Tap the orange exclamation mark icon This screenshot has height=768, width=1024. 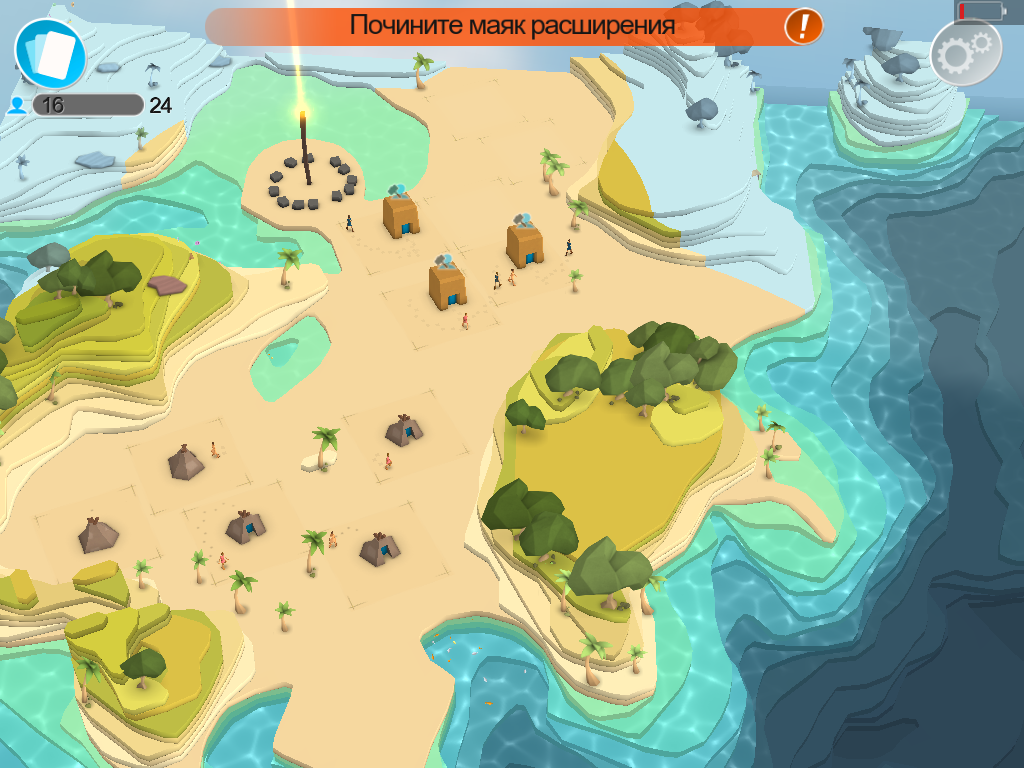pyautogui.click(x=803, y=26)
